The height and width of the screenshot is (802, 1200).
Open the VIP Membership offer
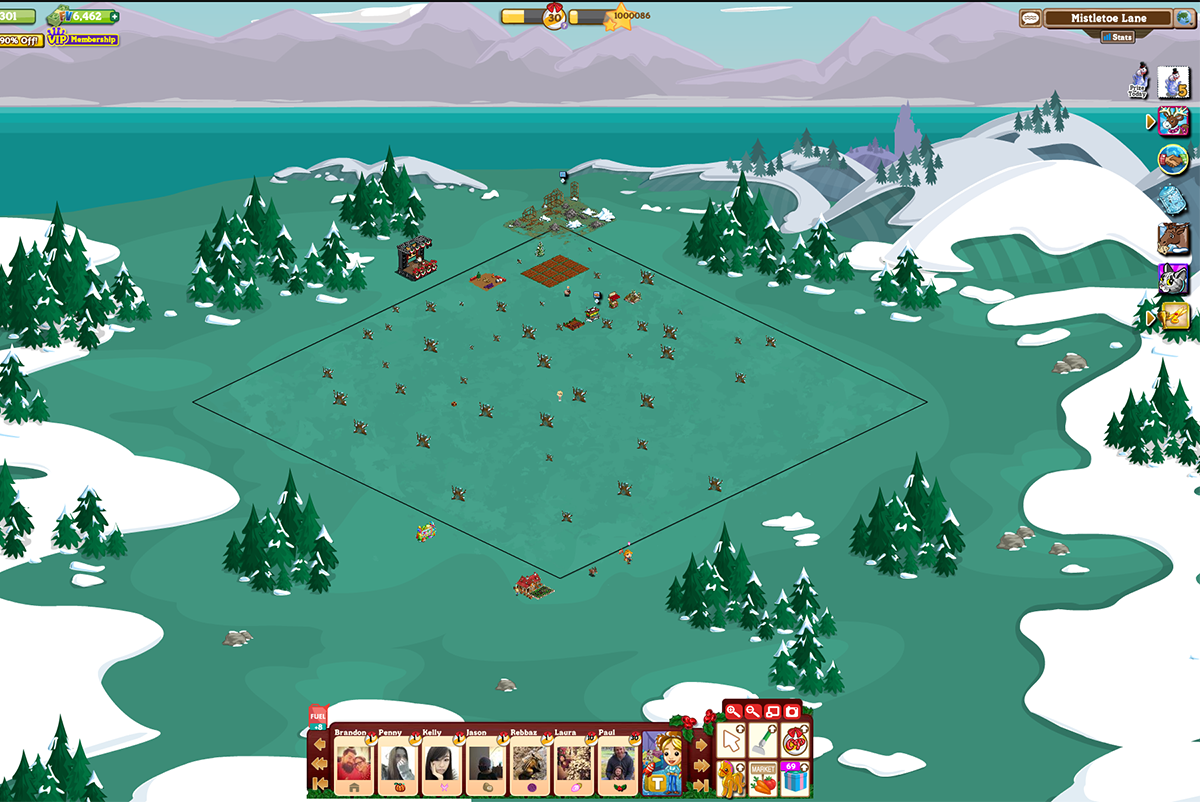(83, 39)
